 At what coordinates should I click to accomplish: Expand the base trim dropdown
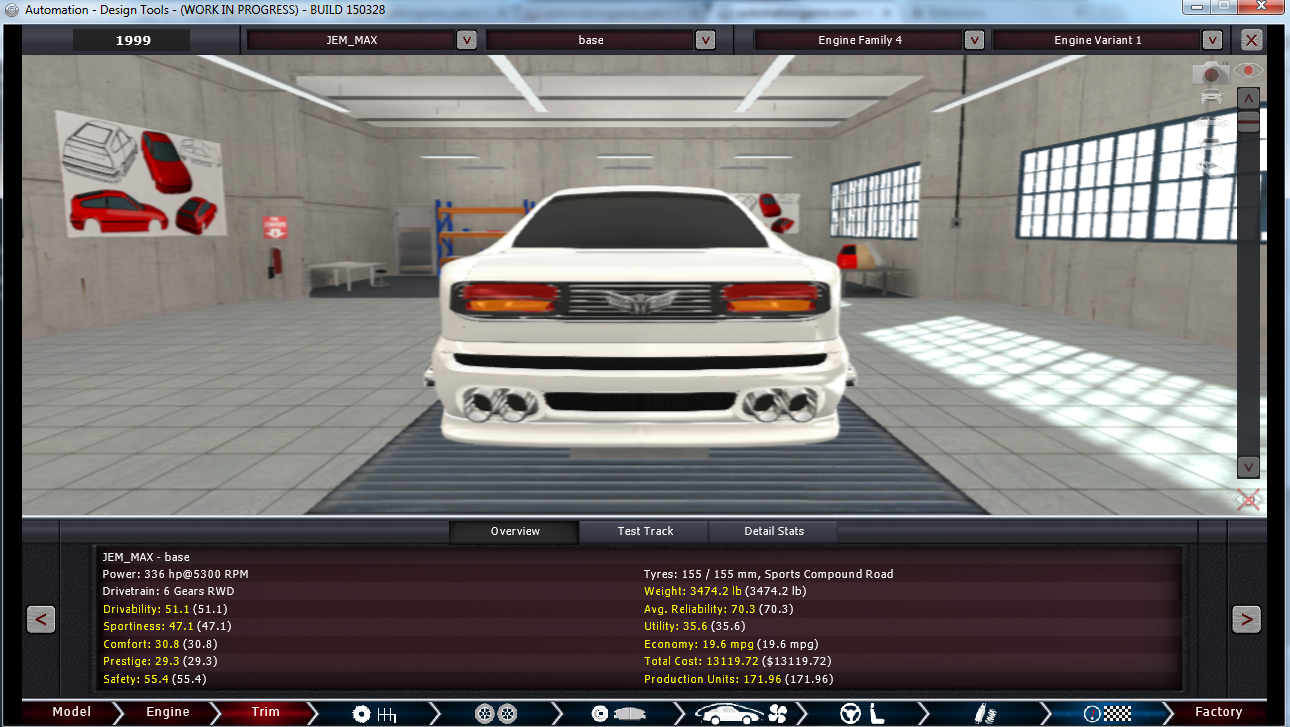pyautogui.click(x=705, y=40)
